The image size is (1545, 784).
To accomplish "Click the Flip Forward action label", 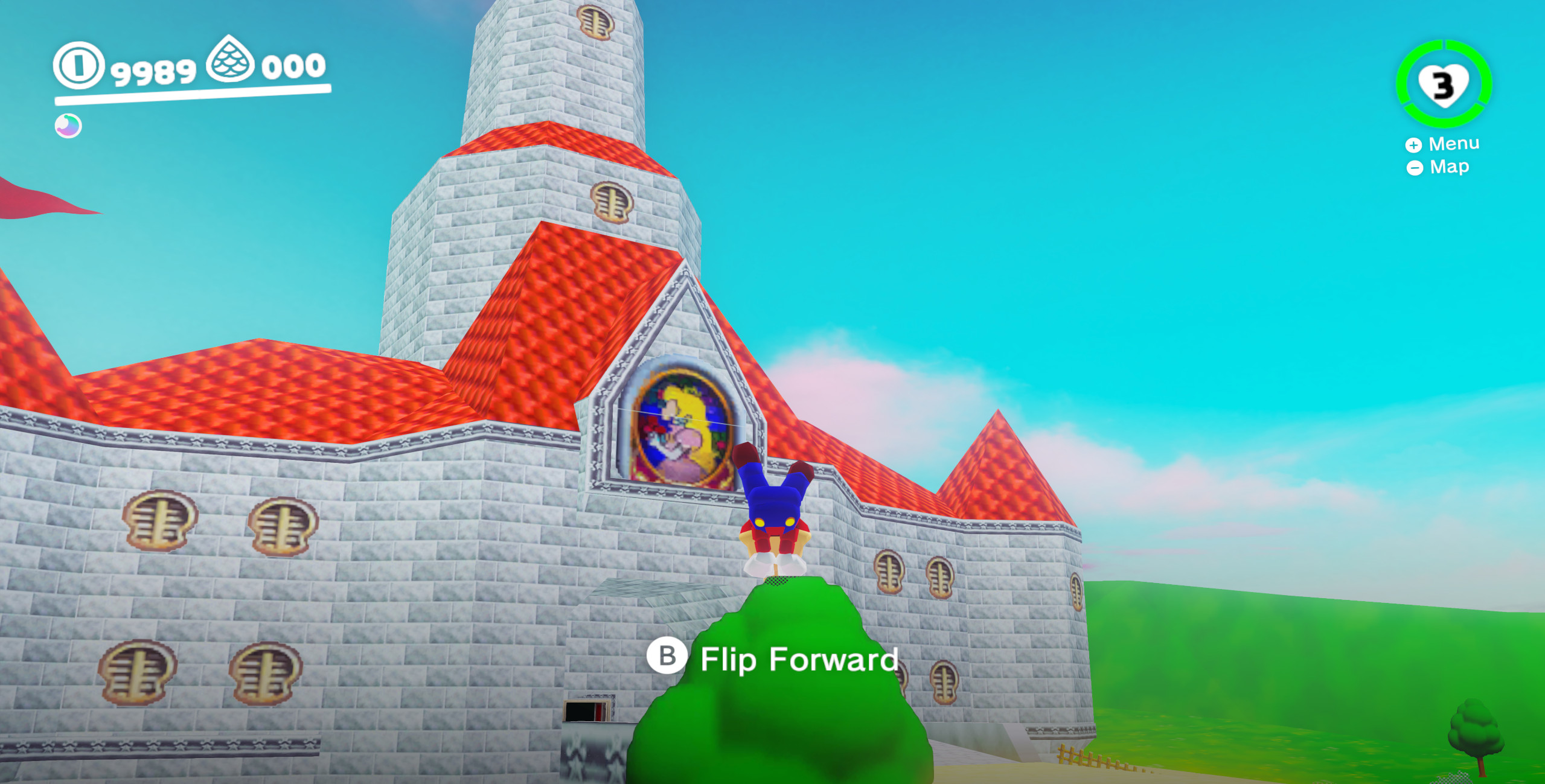I will click(x=798, y=659).
